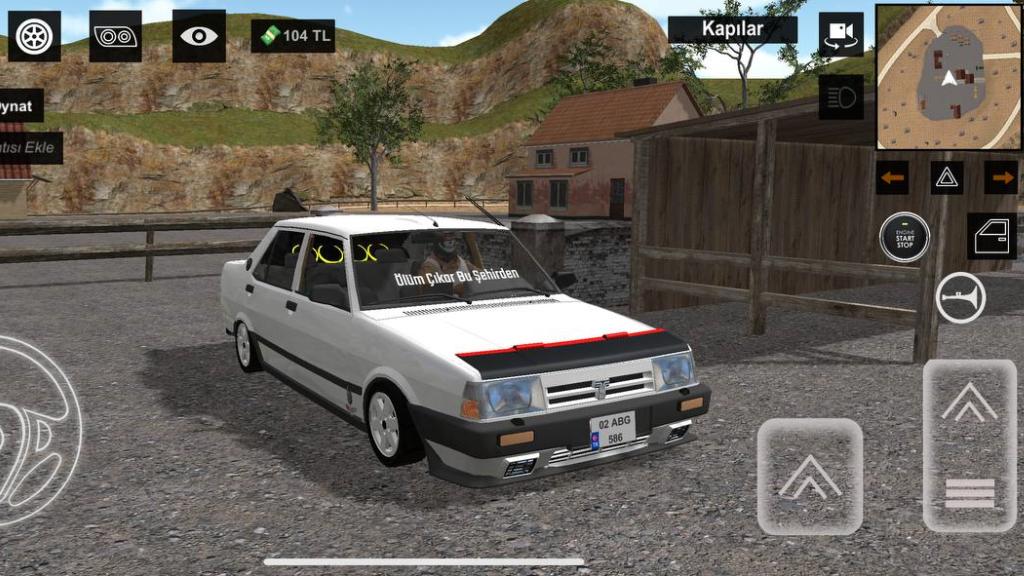
Task: Select the Kapılar doors button
Action: [x=732, y=29]
